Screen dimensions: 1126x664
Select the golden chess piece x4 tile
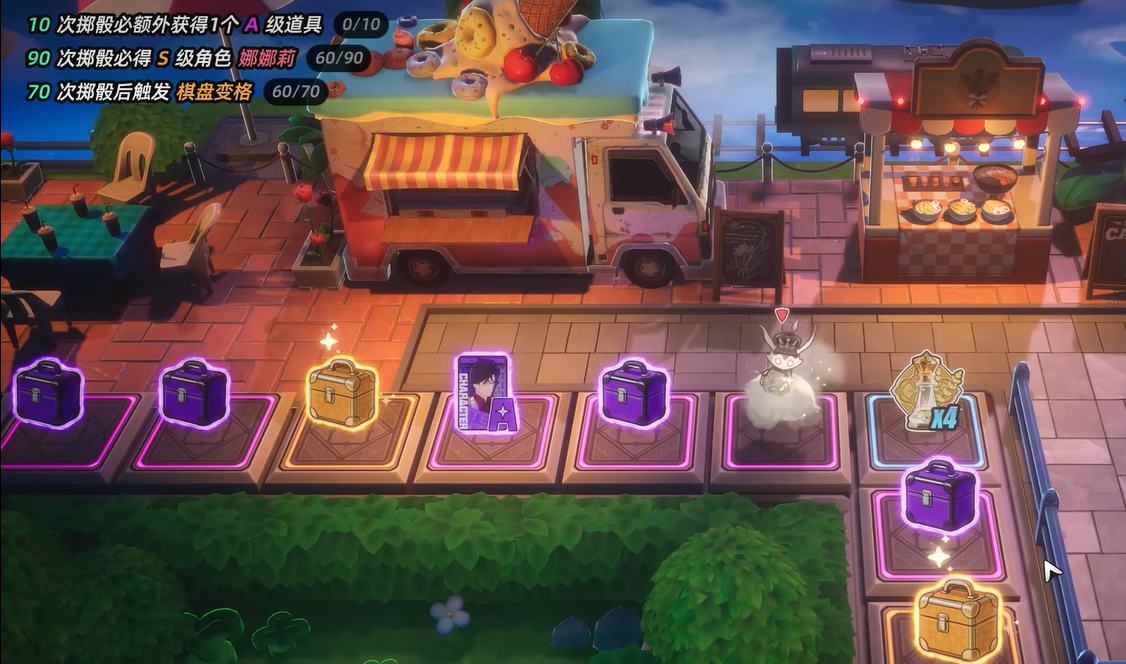click(926, 392)
